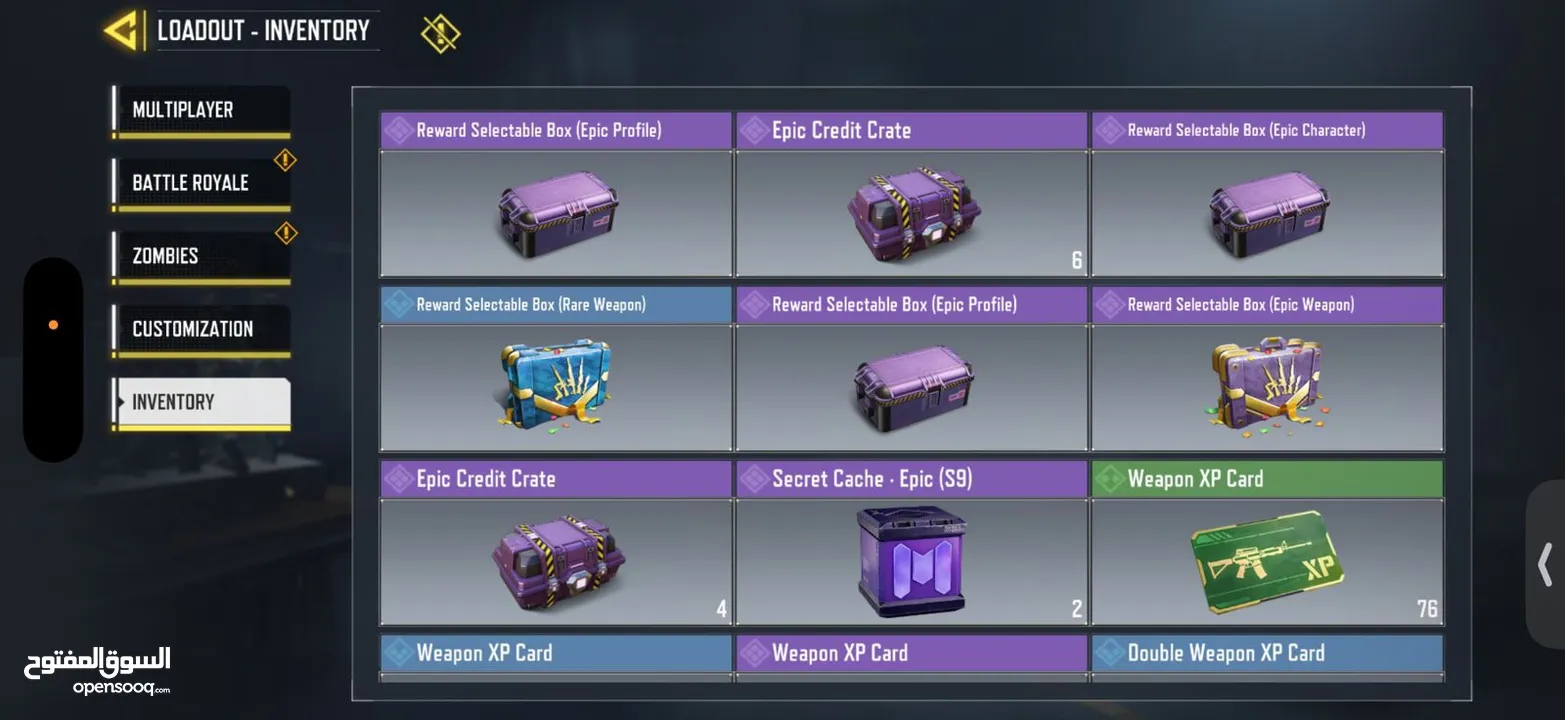The height and width of the screenshot is (720, 1565).
Task: Collapse the inventory panel with the right-edge chevron
Action: (x=1543, y=563)
